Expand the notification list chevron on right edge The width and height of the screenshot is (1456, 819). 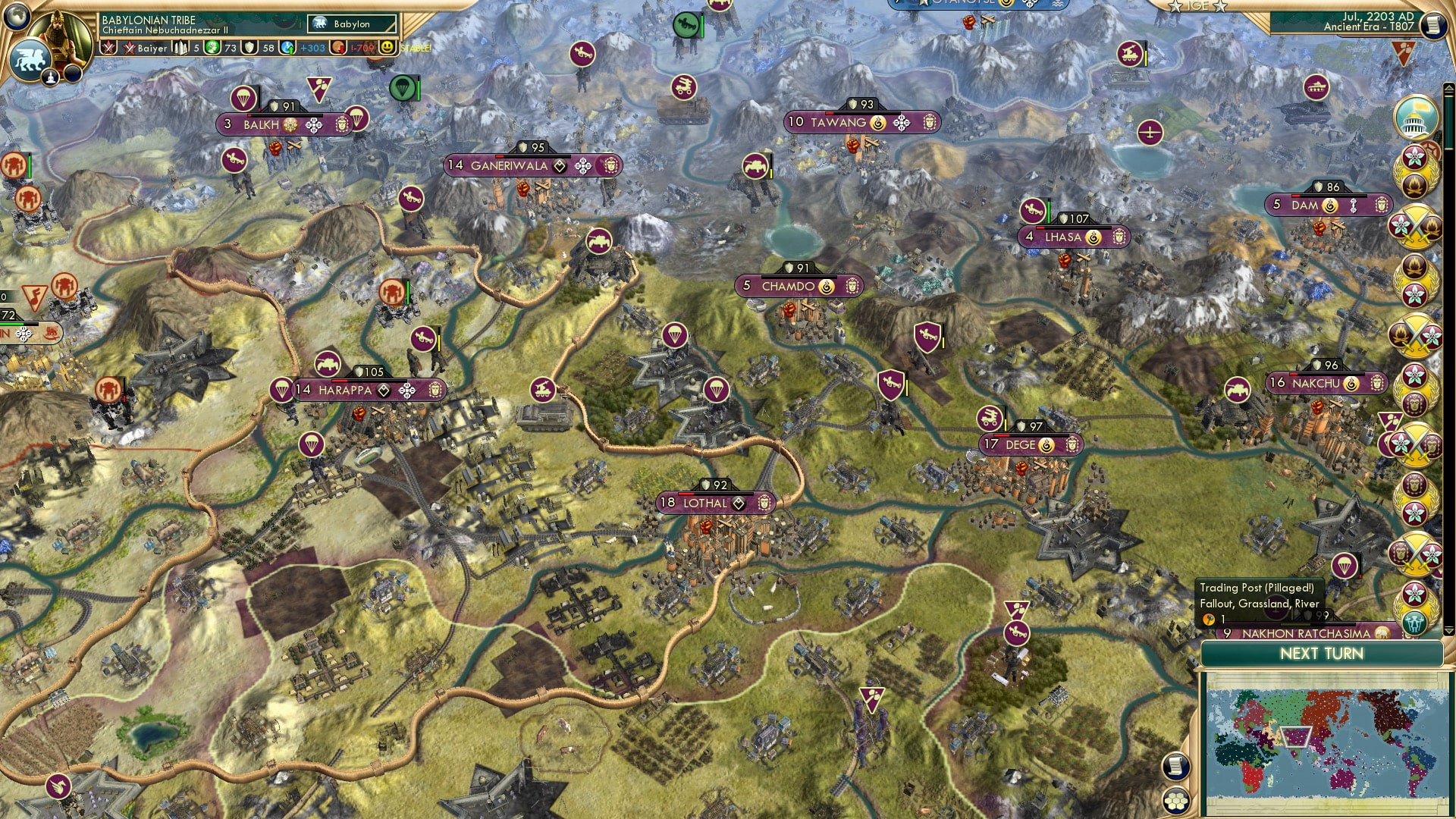click(x=1448, y=87)
